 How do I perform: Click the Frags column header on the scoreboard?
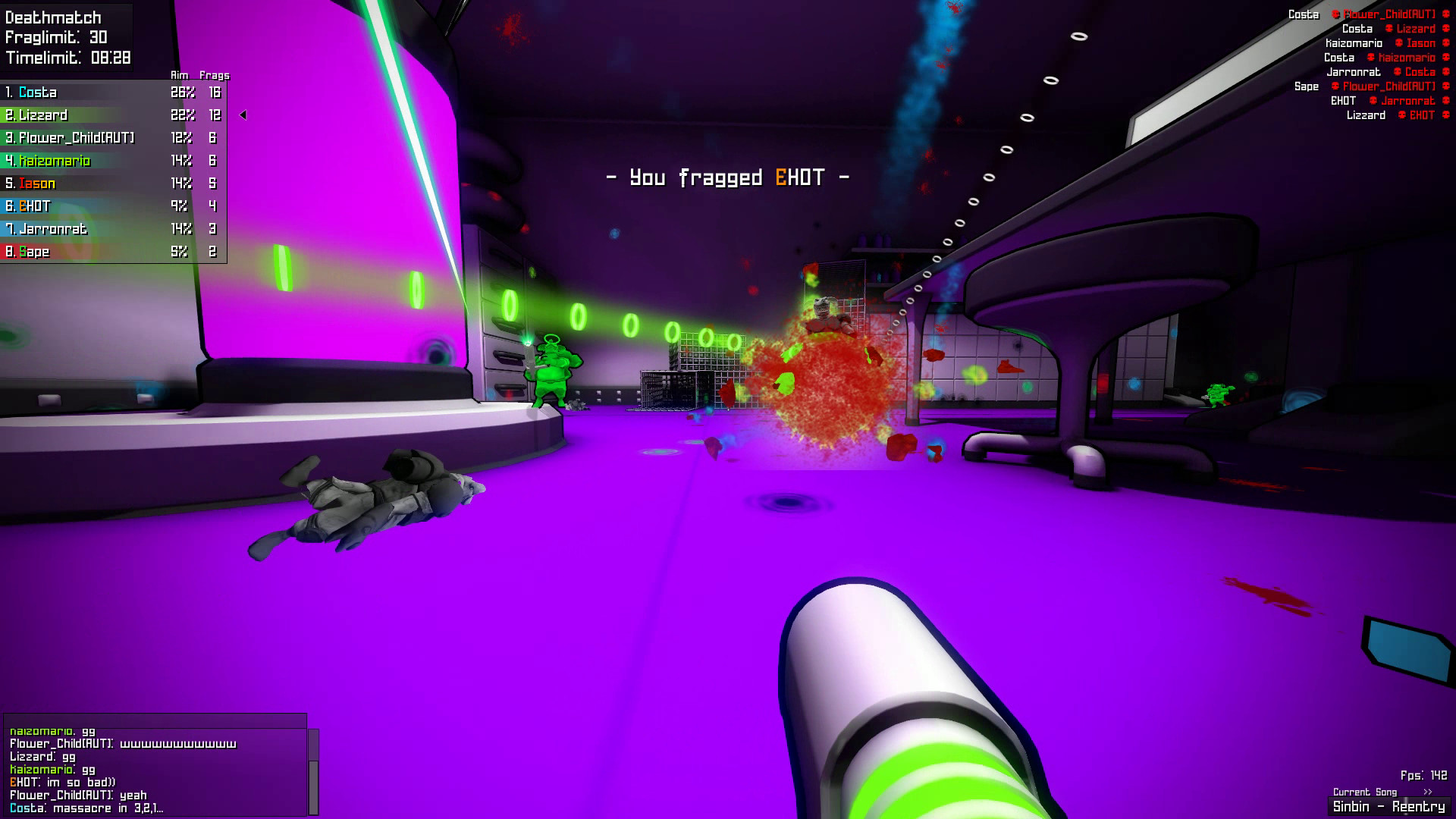coord(215,75)
